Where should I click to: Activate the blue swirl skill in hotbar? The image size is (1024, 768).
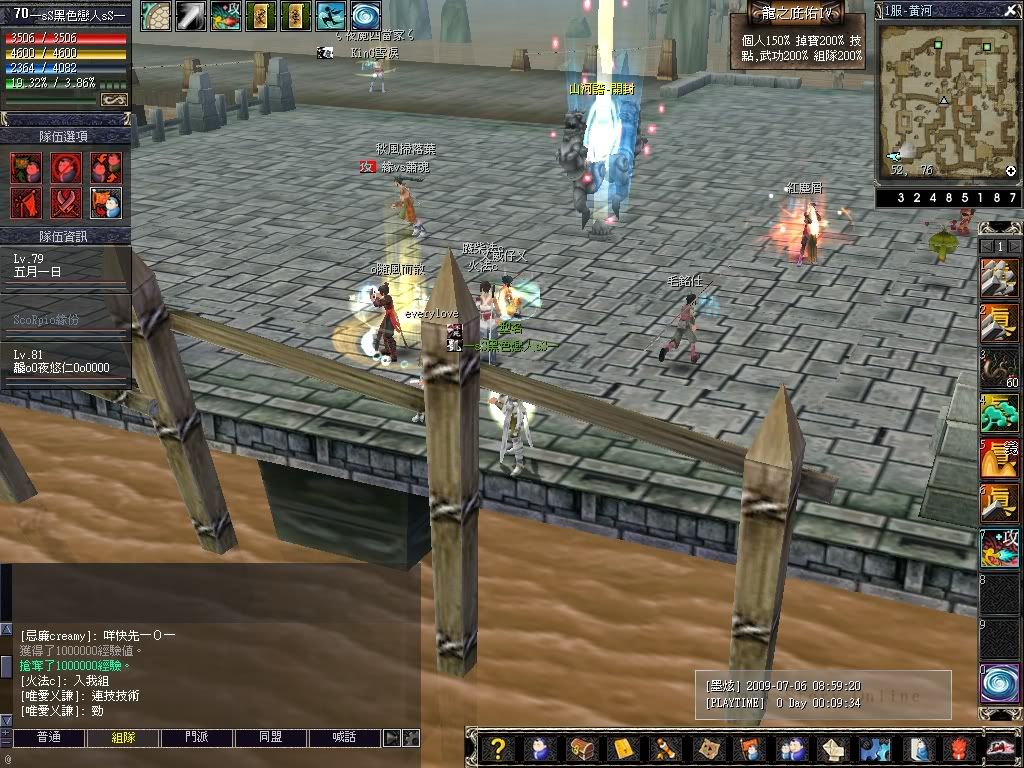click(x=999, y=684)
